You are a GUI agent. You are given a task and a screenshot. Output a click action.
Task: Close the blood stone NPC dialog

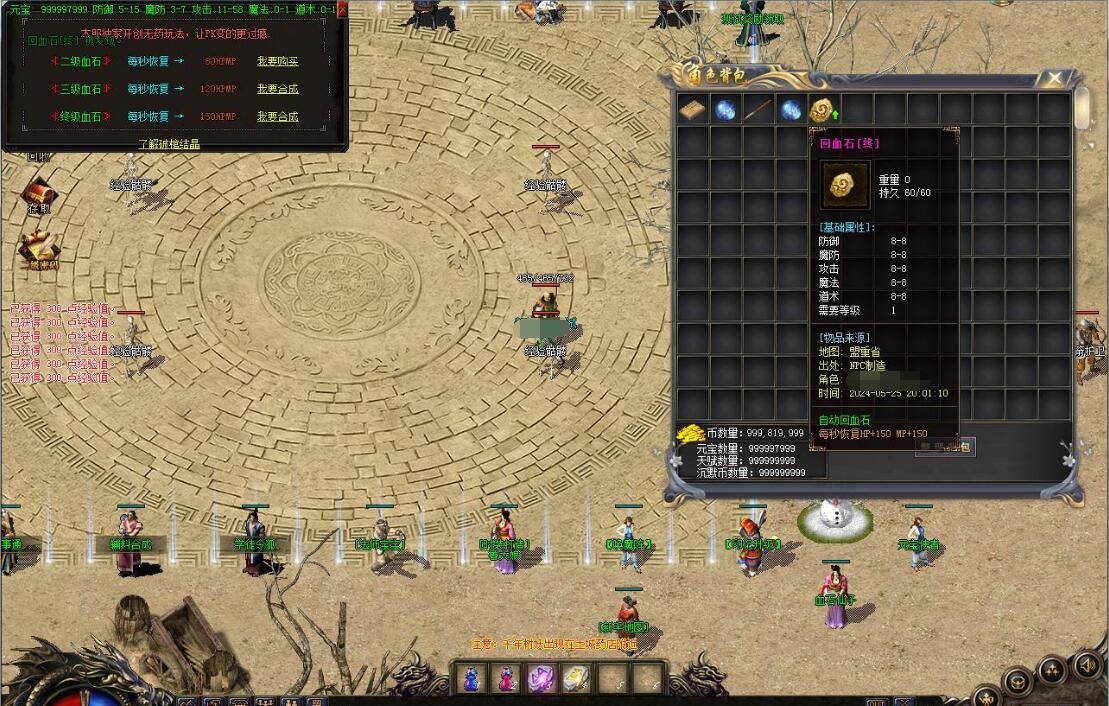(342, 9)
